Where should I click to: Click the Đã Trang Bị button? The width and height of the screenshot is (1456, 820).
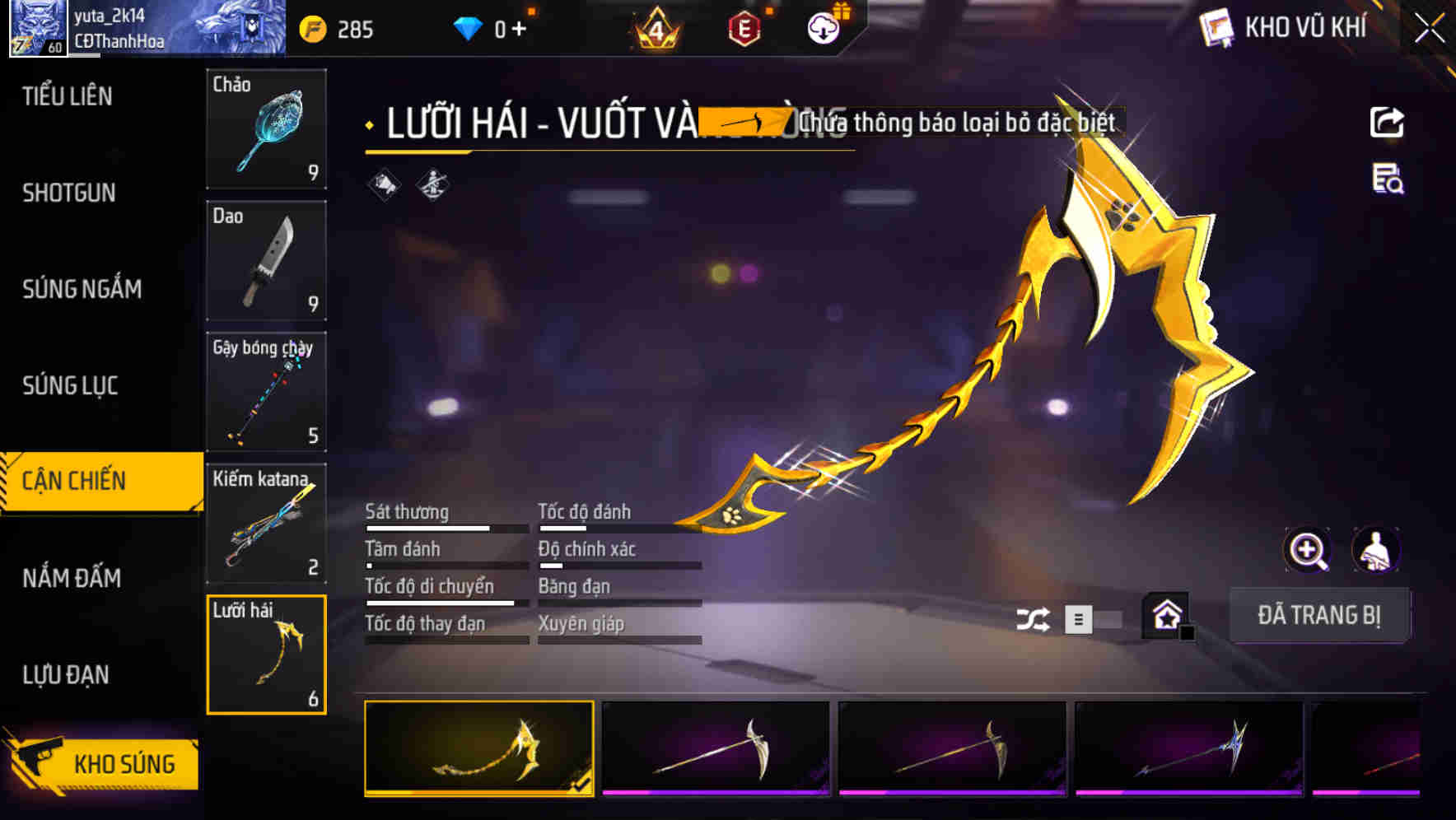coord(1320,615)
